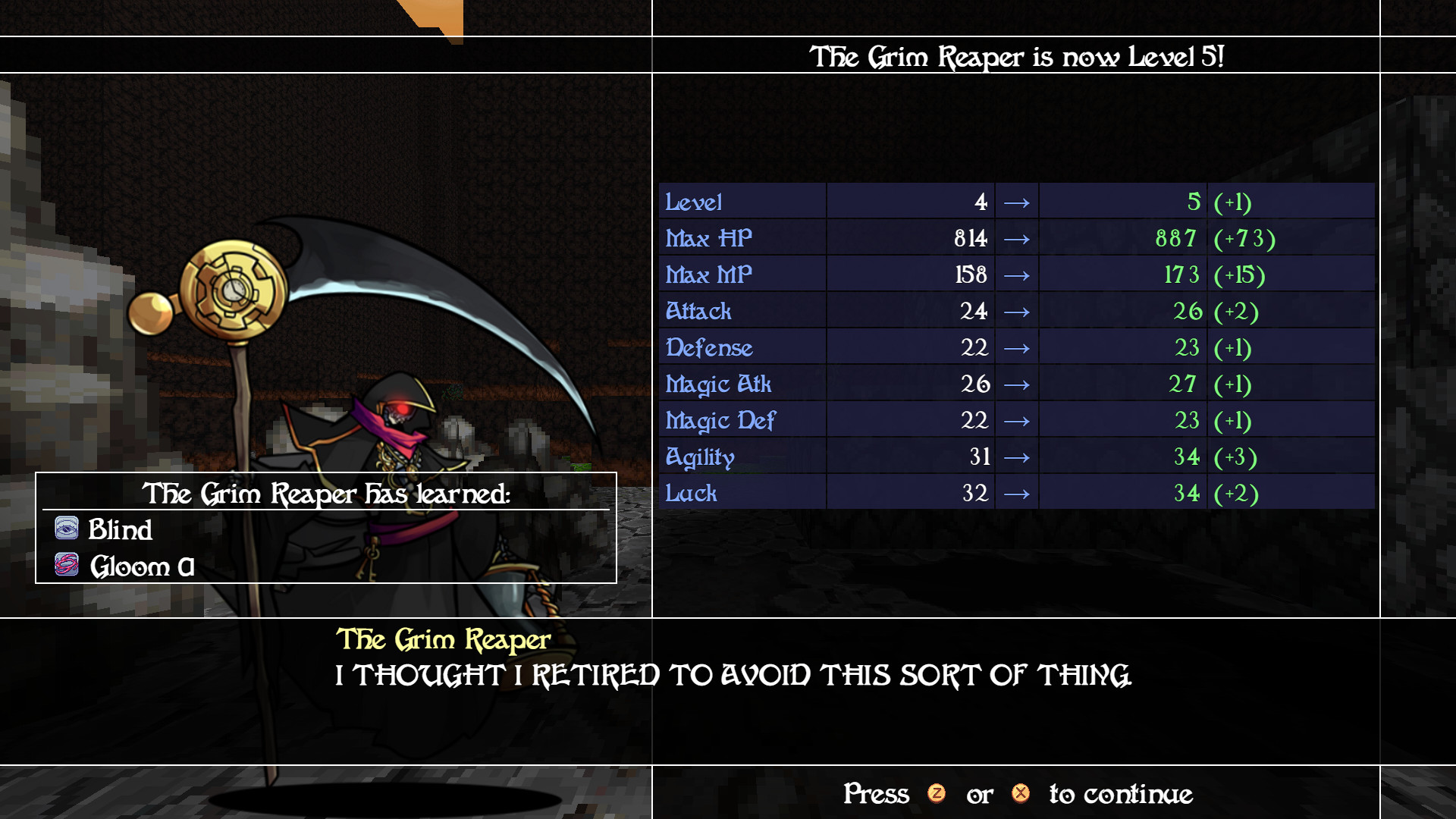The height and width of the screenshot is (819, 1456).
Task: Click the orange Z button icon
Action: coord(938,795)
